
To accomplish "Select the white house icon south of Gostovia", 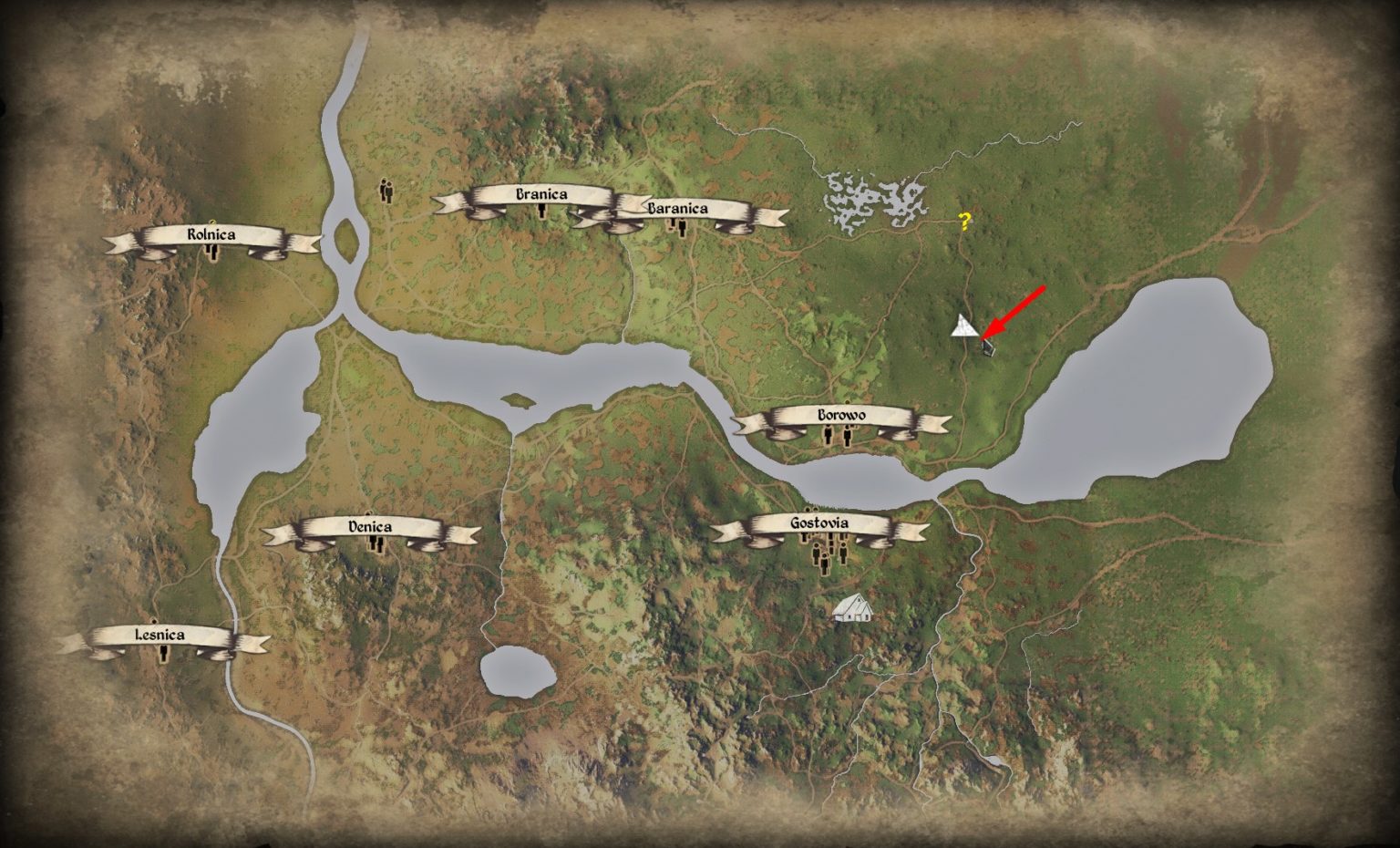I will point(853,609).
